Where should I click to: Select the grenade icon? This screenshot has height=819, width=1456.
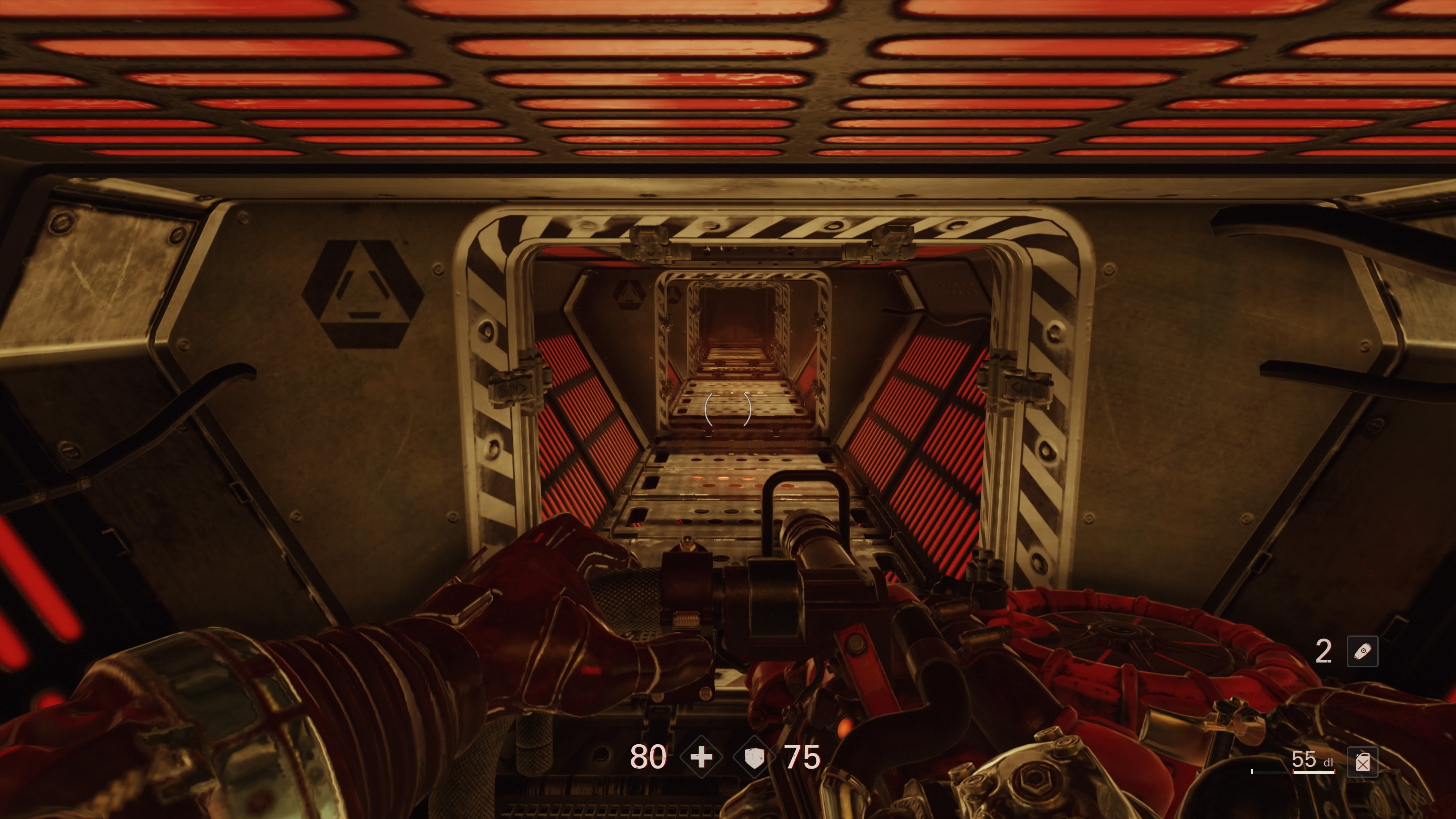click(1362, 652)
